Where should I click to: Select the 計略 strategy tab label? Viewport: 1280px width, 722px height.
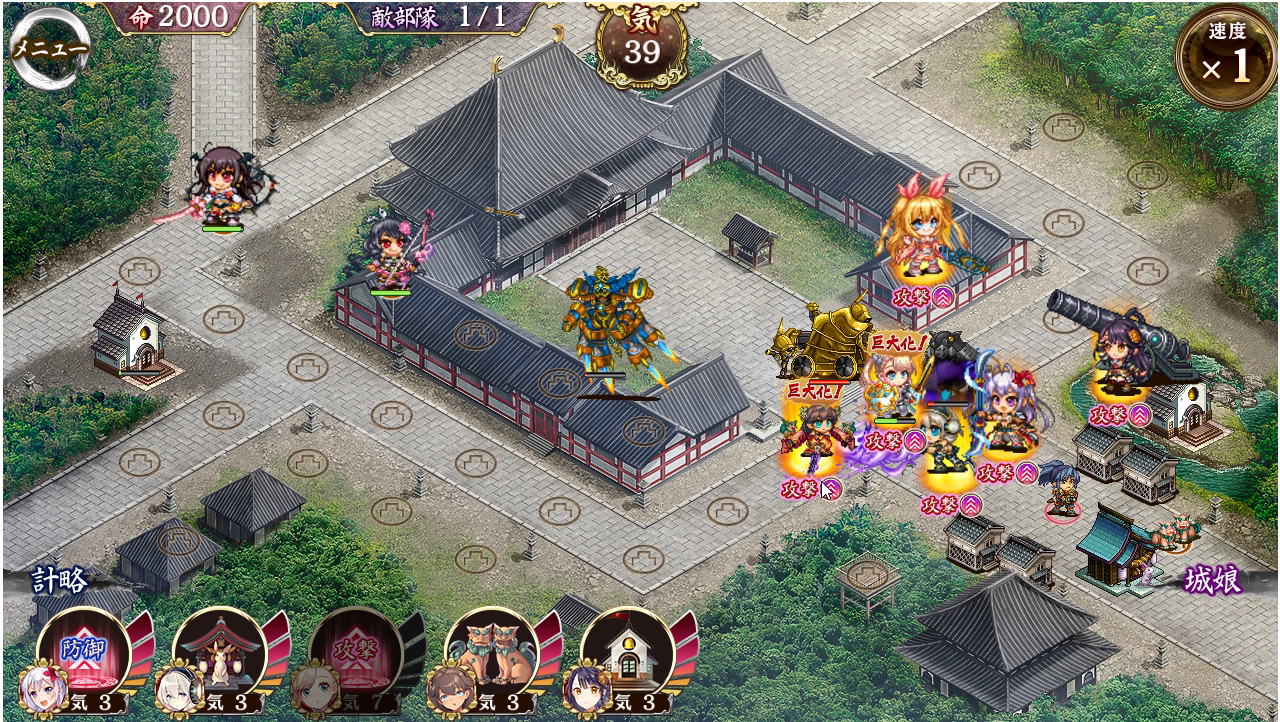[60, 580]
